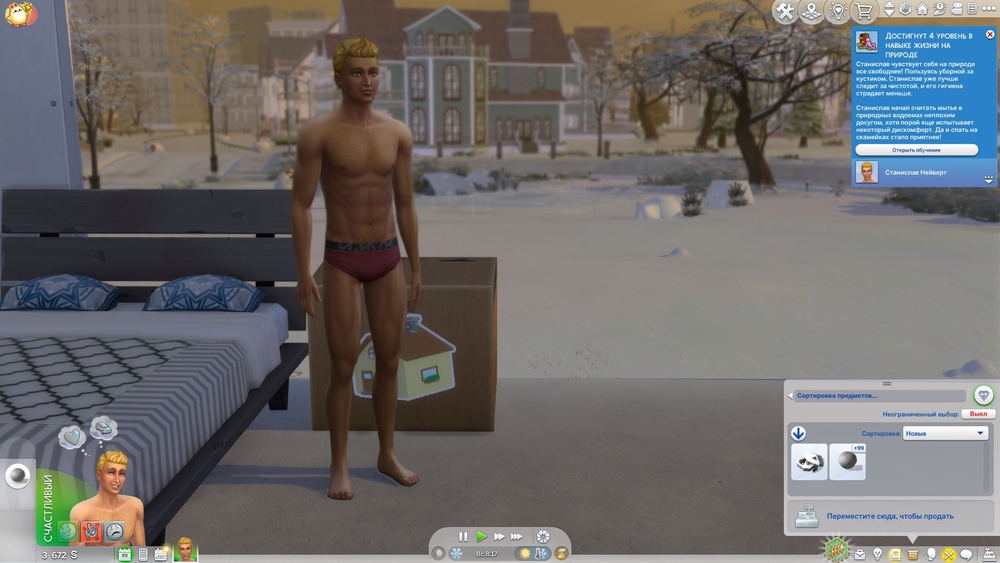Click the 'Открыть обучение' button
The height and width of the screenshot is (563, 1000).
(916, 150)
